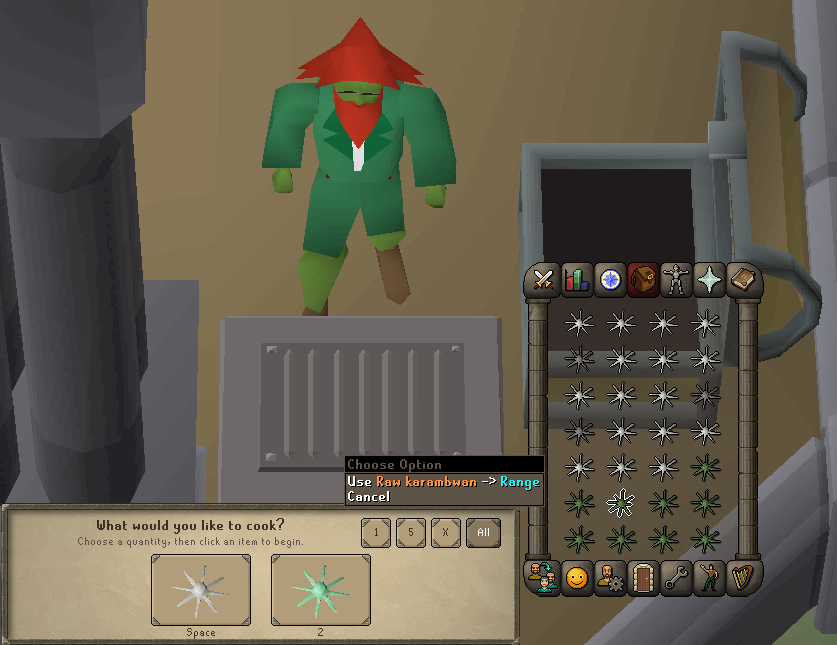This screenshot has width=837, height=645.
Task: Cook the white karambwan labeled Space
Action: point(201,590)
